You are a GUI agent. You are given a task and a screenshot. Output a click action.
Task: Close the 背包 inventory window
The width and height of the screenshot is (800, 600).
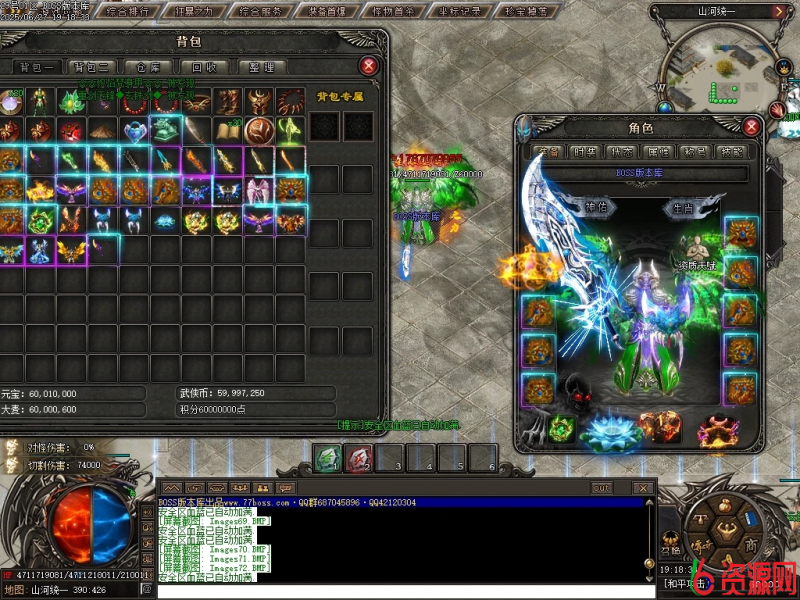click(369, 66)
